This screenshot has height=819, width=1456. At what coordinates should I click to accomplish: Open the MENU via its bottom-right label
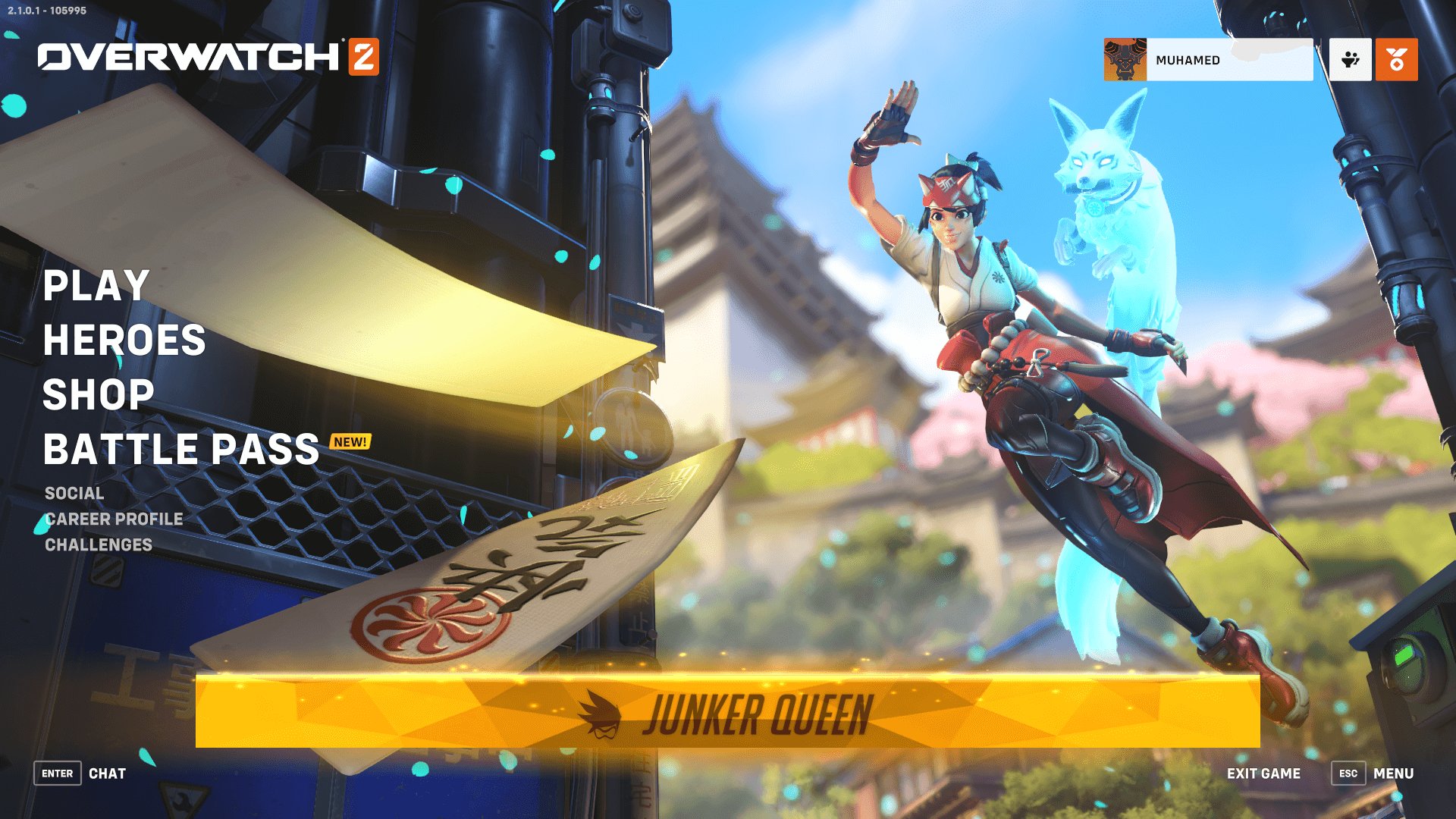point(1393,773)
